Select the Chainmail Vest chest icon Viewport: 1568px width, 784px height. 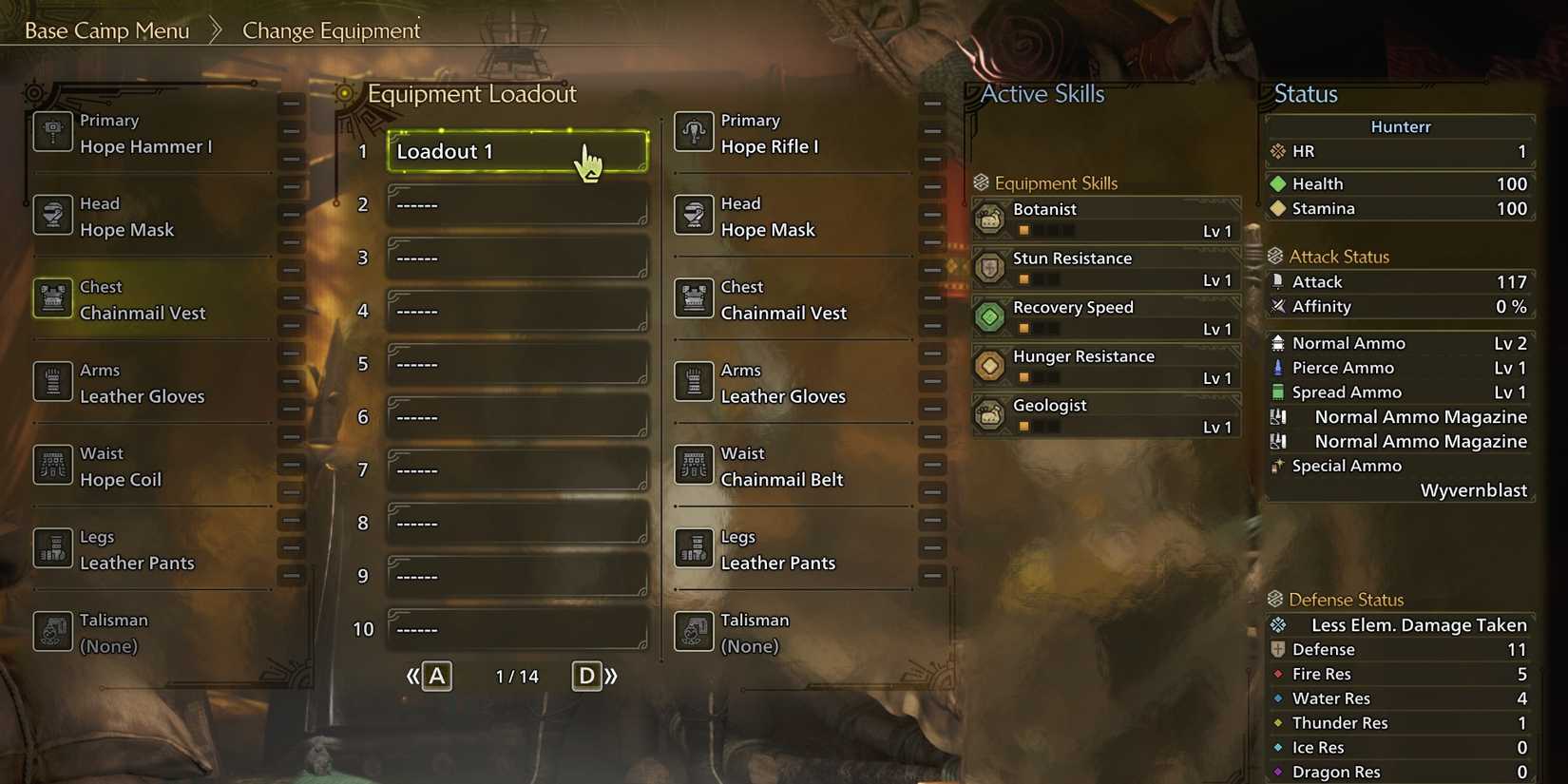click(51, 298)
